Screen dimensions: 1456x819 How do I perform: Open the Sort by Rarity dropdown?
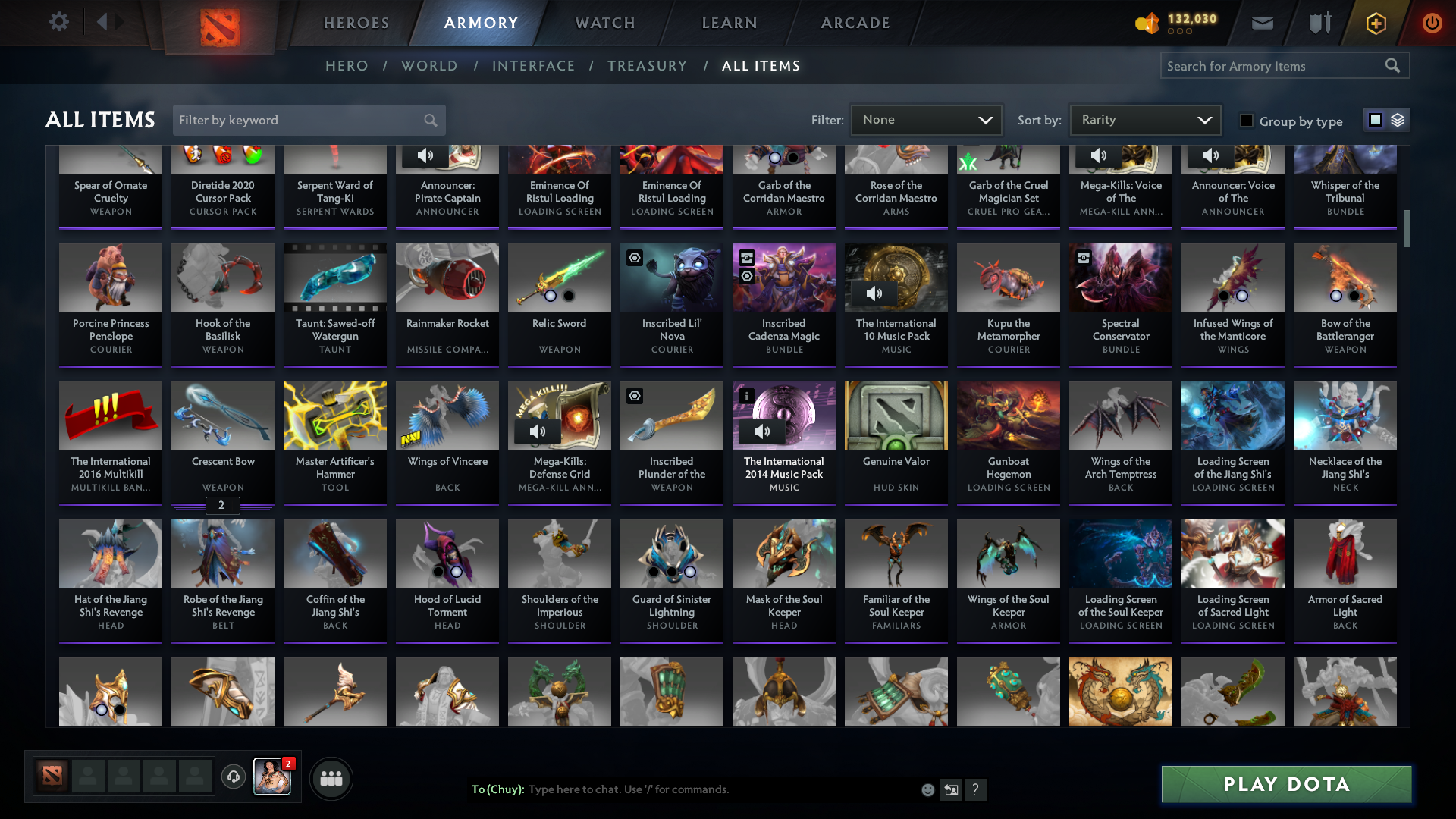[x=1144, y=119]
